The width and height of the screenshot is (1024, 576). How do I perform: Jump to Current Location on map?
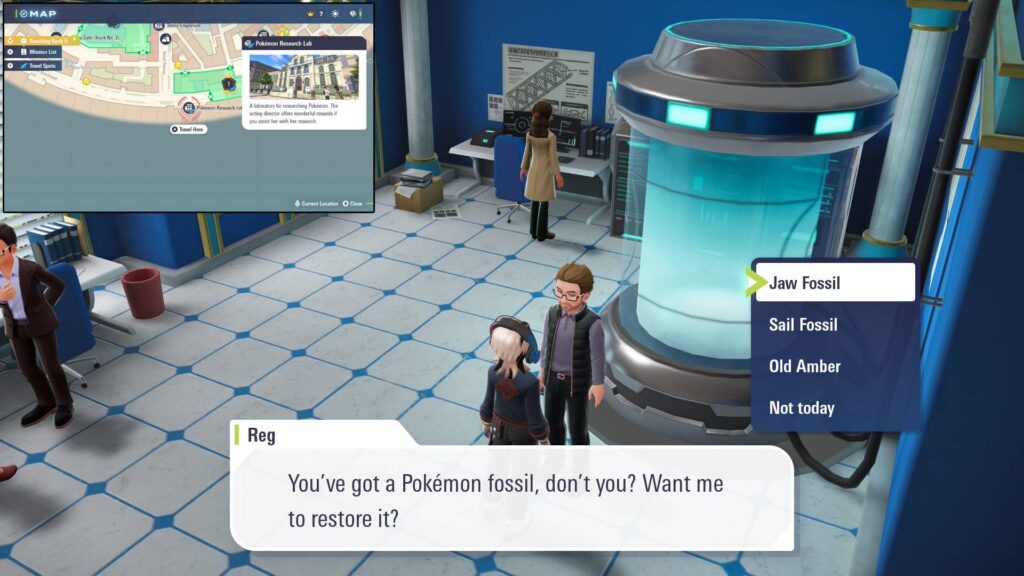318,203
